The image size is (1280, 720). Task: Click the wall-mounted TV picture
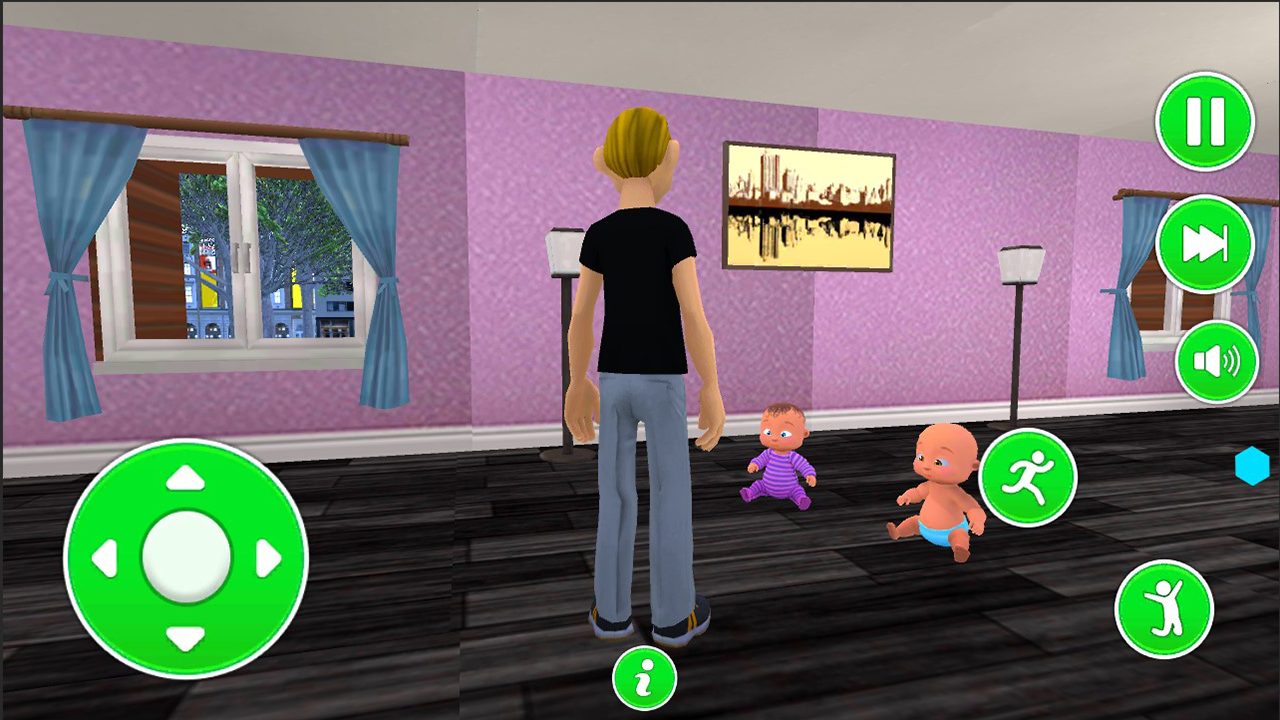pos(810,203)
